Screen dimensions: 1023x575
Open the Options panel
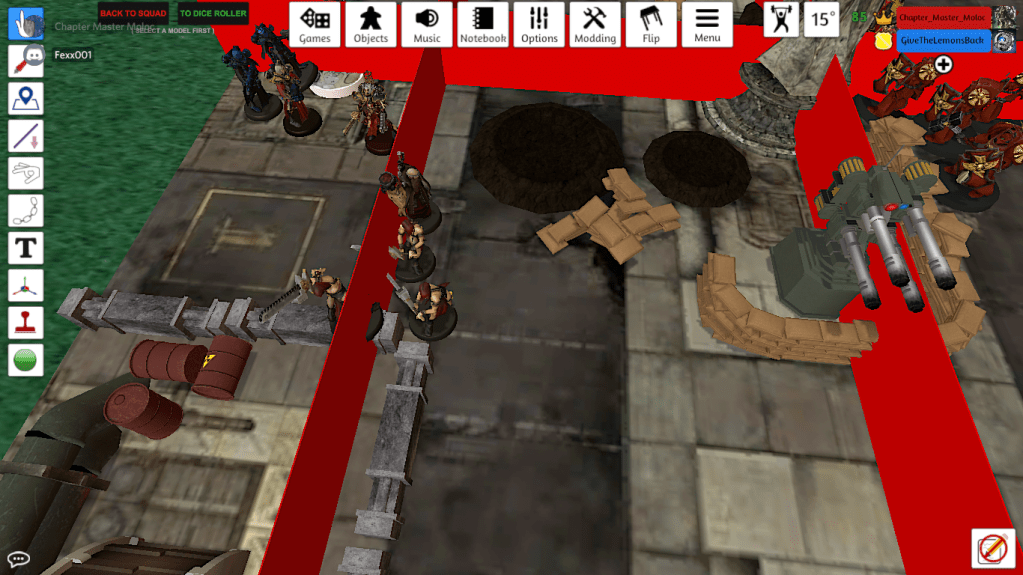[539, 24]
